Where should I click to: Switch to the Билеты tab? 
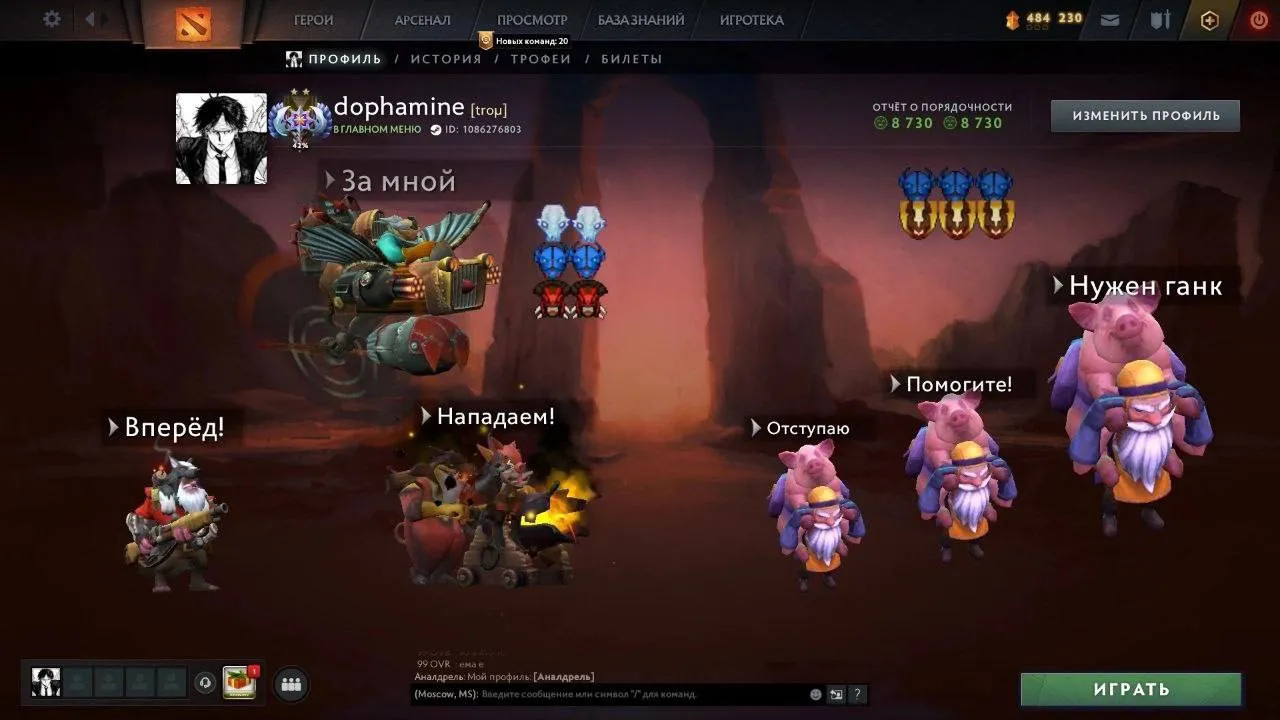631,59
